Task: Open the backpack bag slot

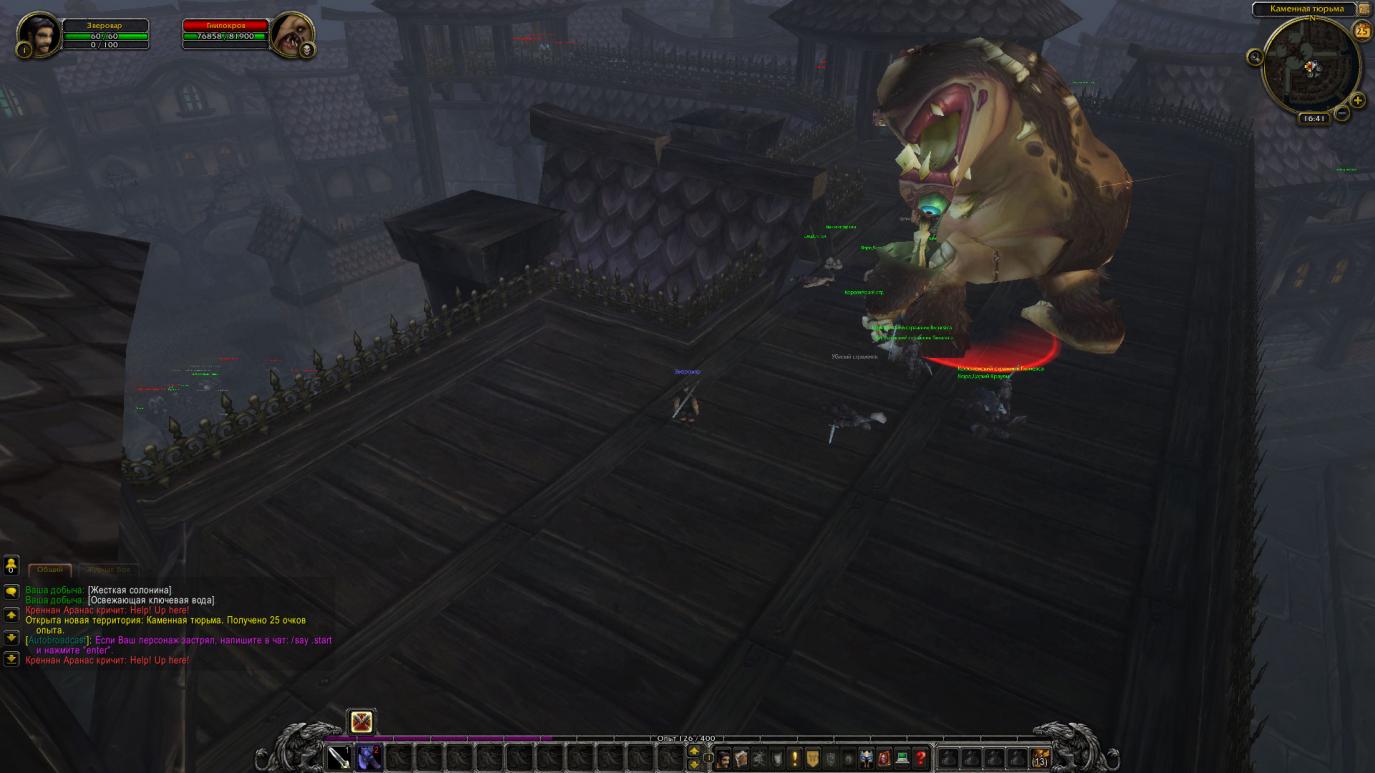Action: click(x=1041, y=758)
